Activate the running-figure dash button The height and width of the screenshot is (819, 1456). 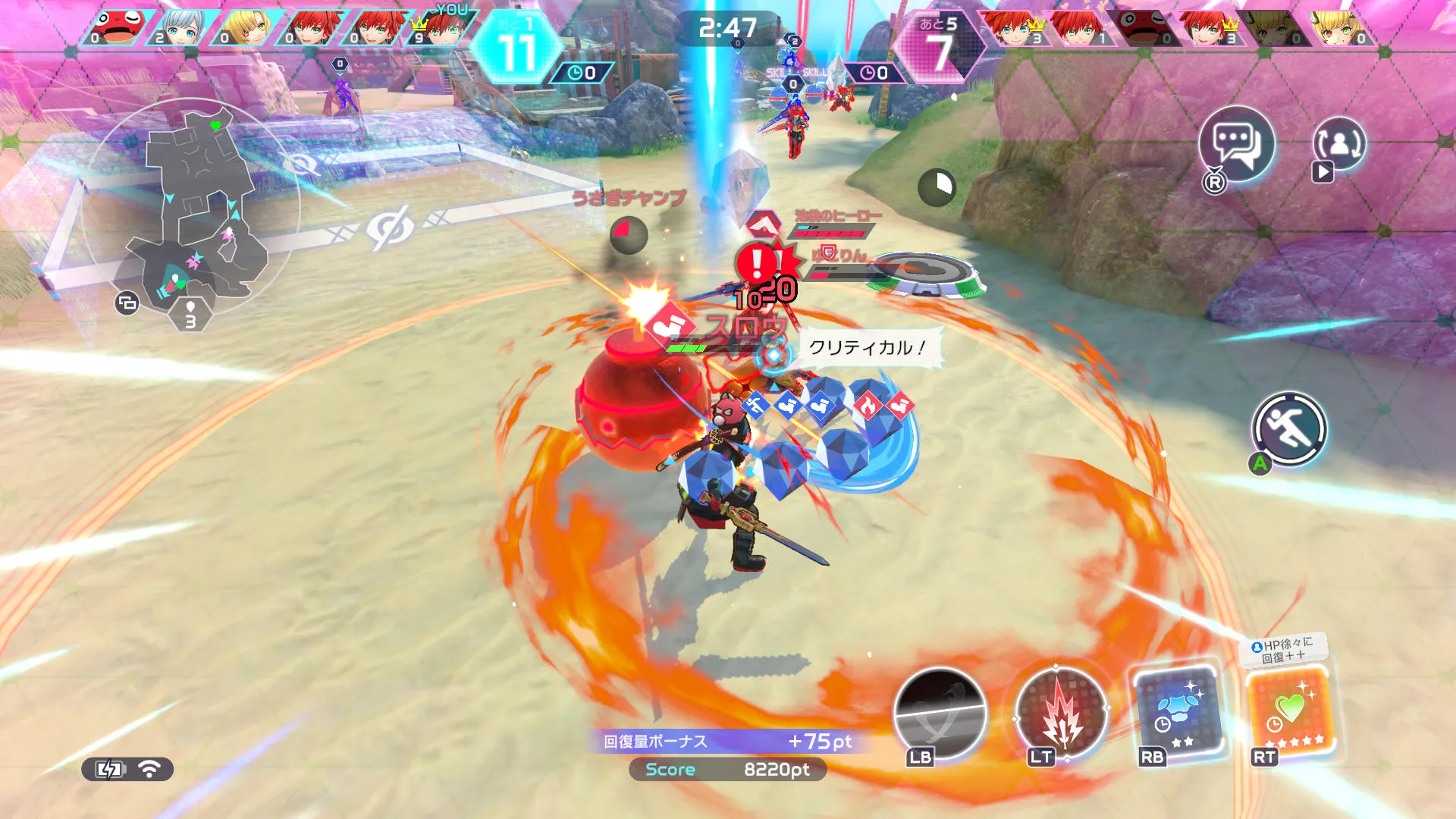[1288, 429]
